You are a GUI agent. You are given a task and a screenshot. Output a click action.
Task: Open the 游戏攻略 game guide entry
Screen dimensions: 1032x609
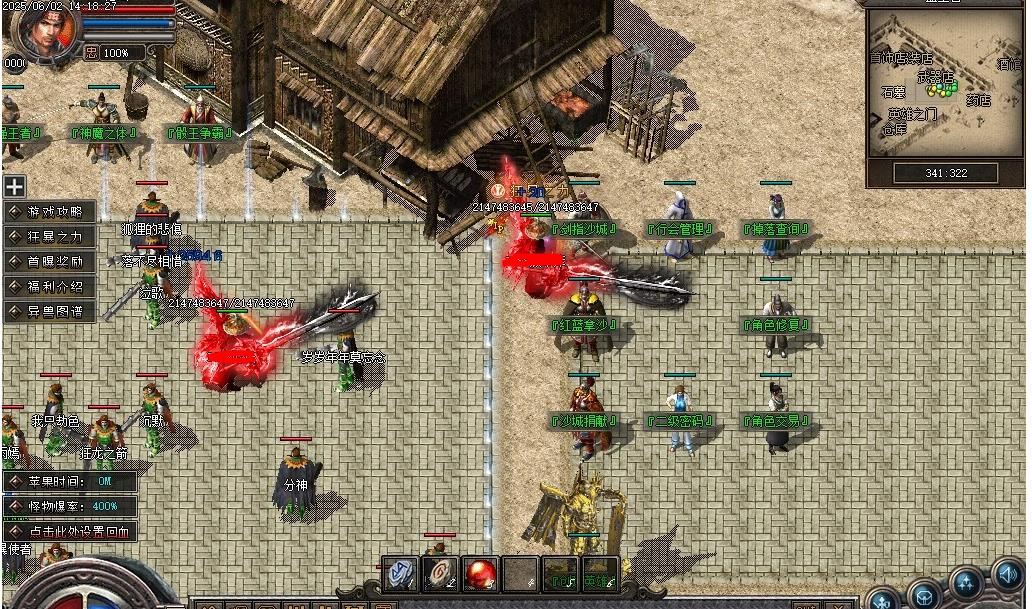(51, 212)
